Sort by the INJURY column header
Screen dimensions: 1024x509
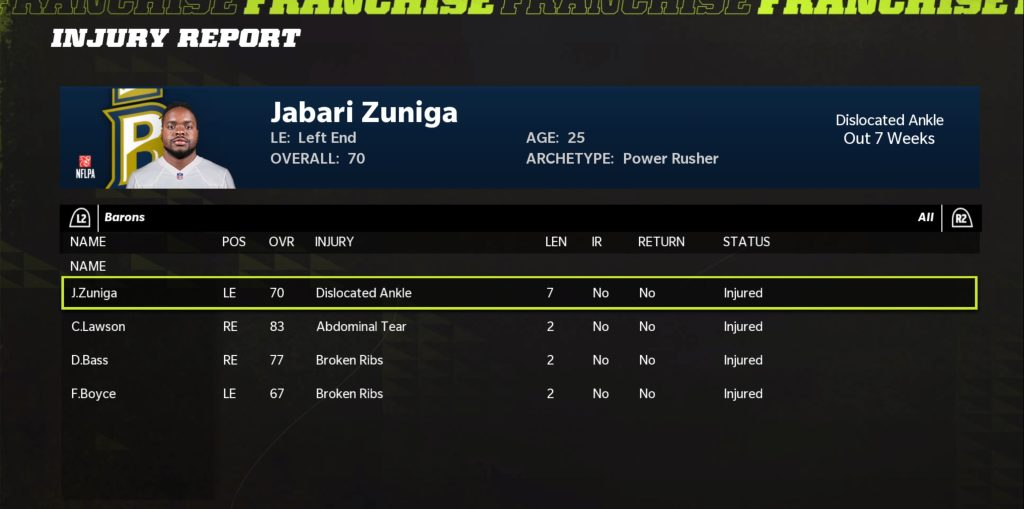click(334, 242)
